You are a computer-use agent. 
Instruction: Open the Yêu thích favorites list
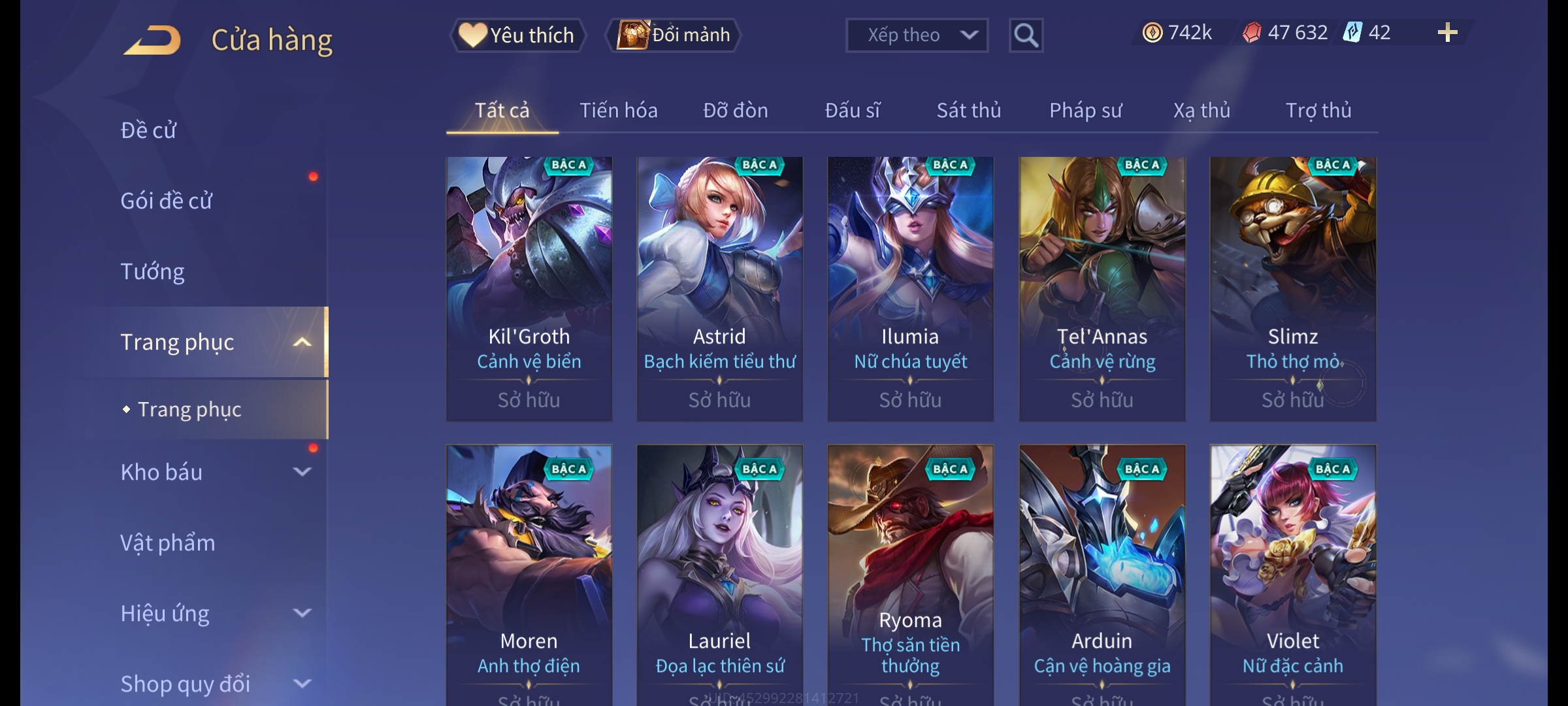517,35
